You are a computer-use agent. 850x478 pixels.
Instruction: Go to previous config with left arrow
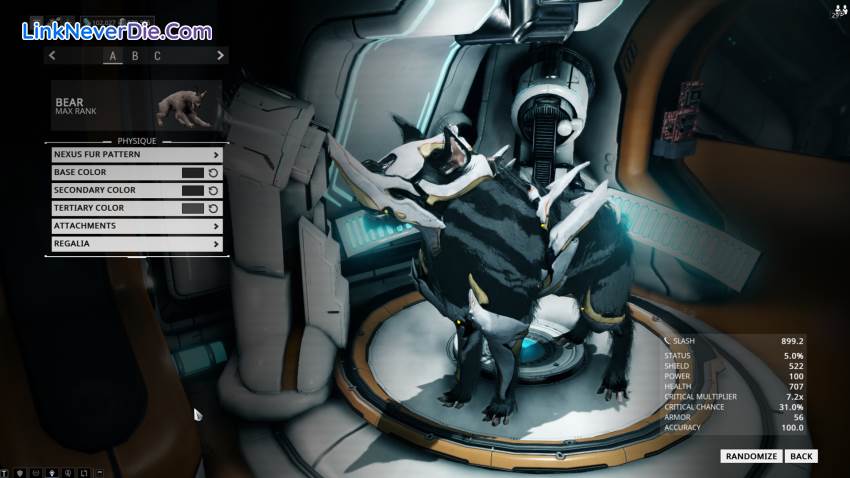coord(52,56)
